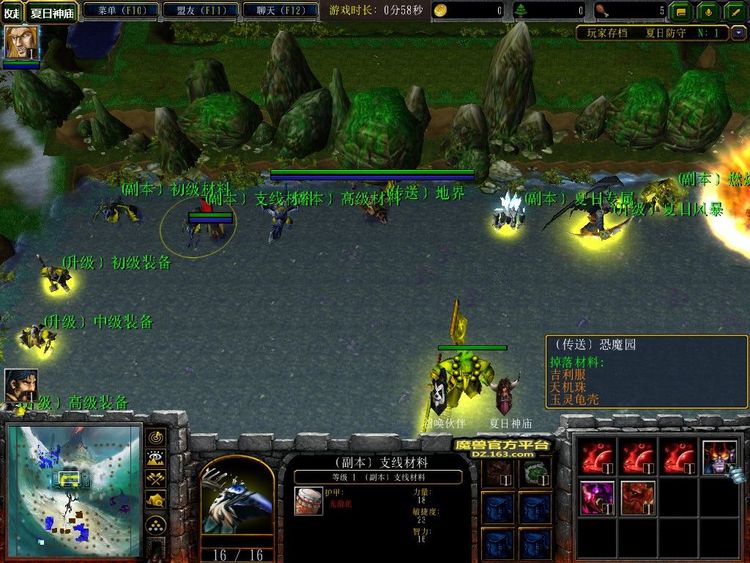The width and height of the screenshot is (750, 563).
Task: Click the gold resource icon
Action: tap(442, 10)
